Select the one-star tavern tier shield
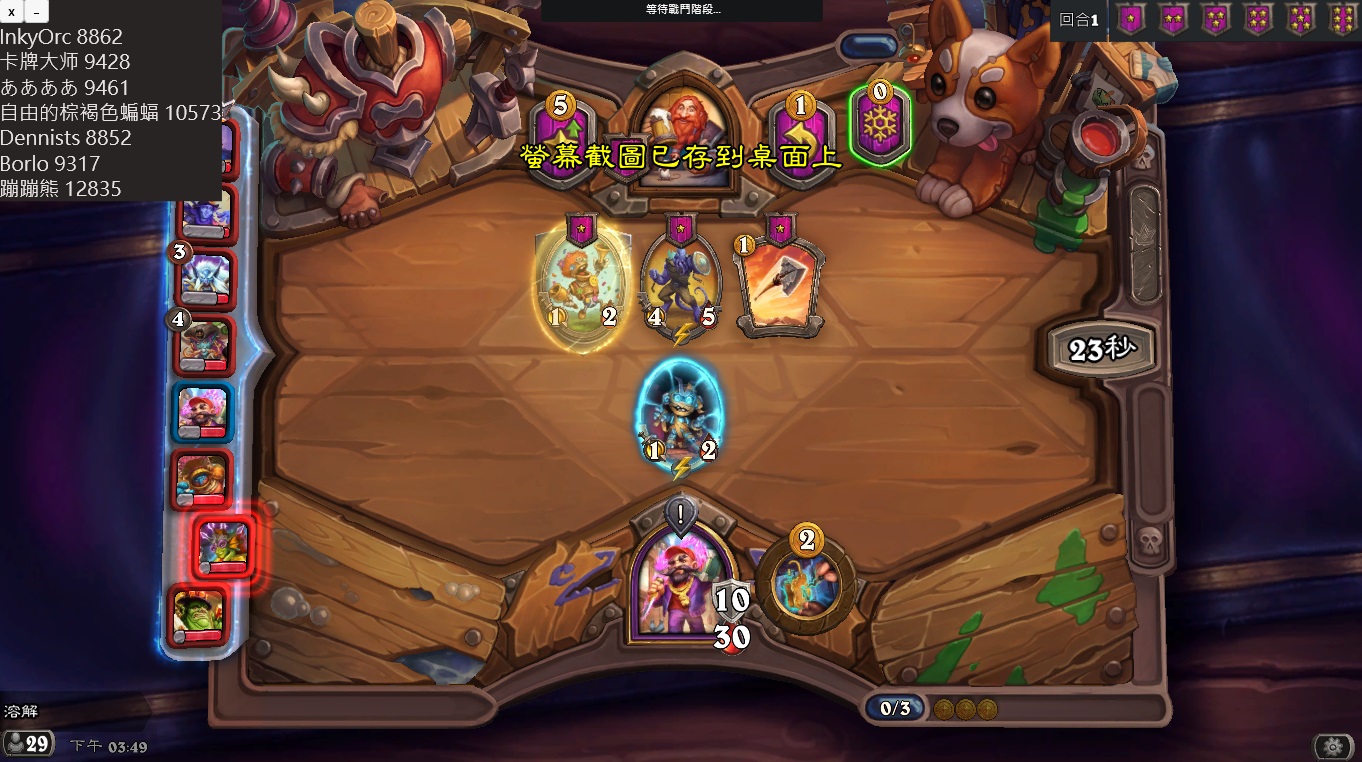1362x762 pixels. pos(1131,18)
